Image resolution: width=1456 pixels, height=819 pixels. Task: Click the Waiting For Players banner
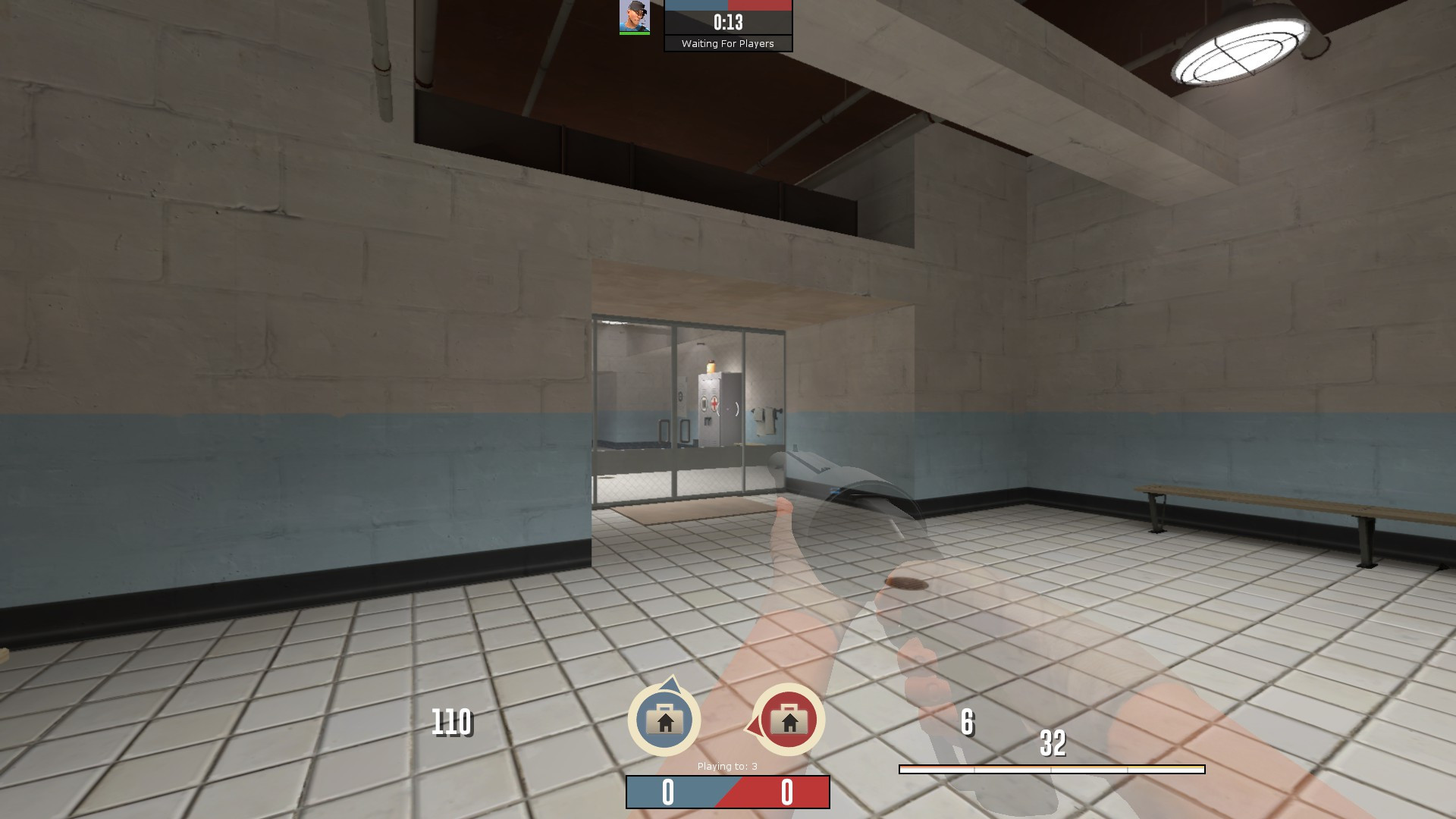click(x=726, y=44)
